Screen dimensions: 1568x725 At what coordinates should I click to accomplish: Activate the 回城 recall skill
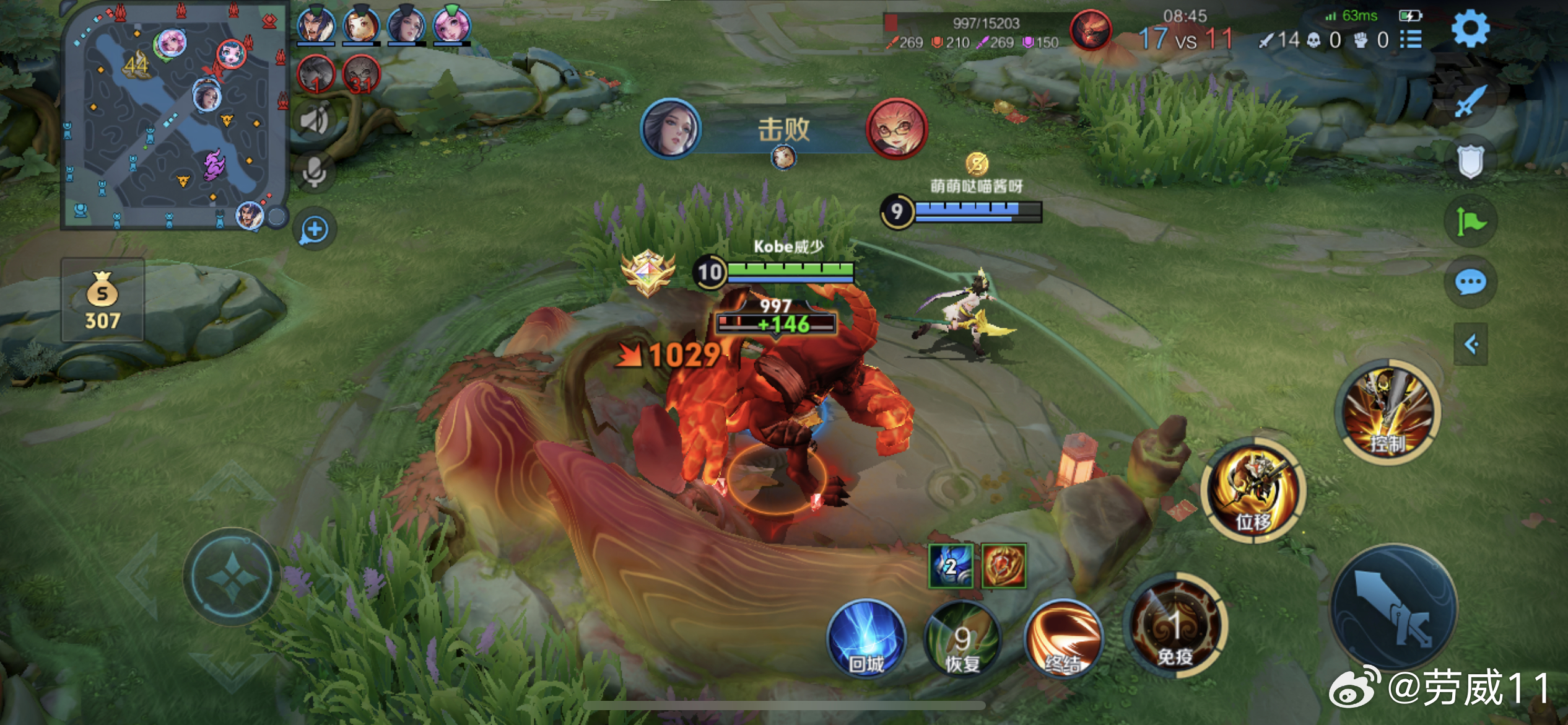point(866,638)
